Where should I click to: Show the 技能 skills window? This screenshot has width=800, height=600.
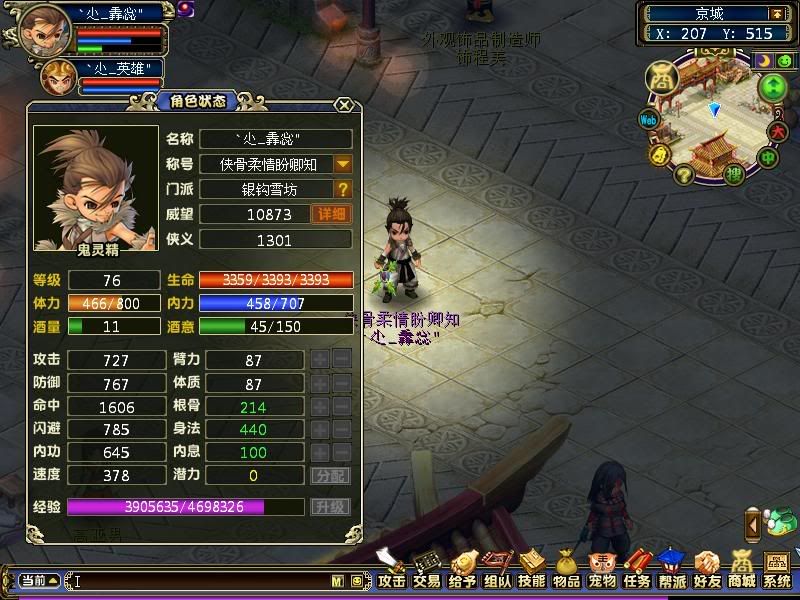[x=532, y=571]
